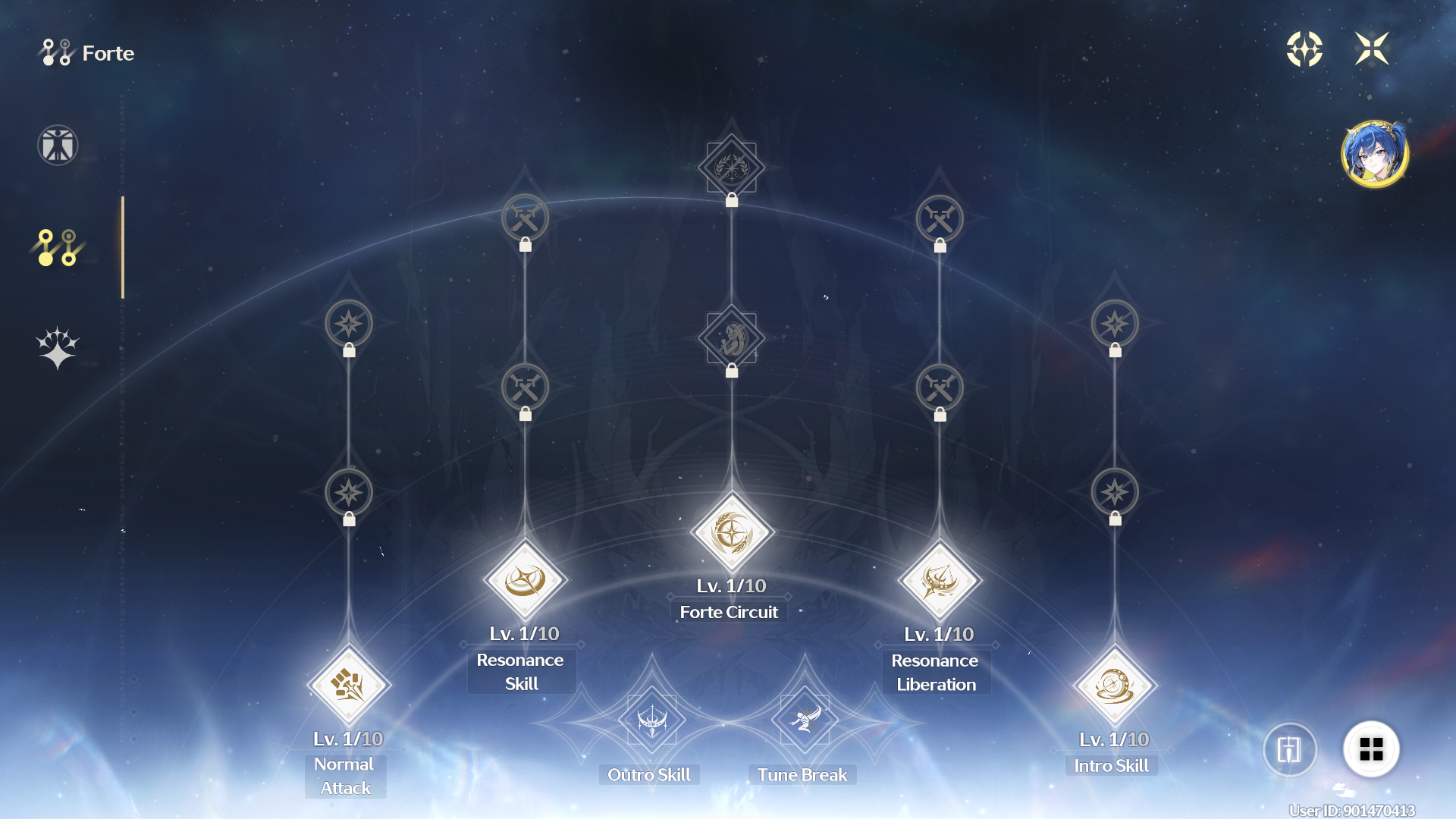Viewport: 1456px width, 819px height.
Task: Open the info panel near bottom right
Action: click(x=1290, y=749)
